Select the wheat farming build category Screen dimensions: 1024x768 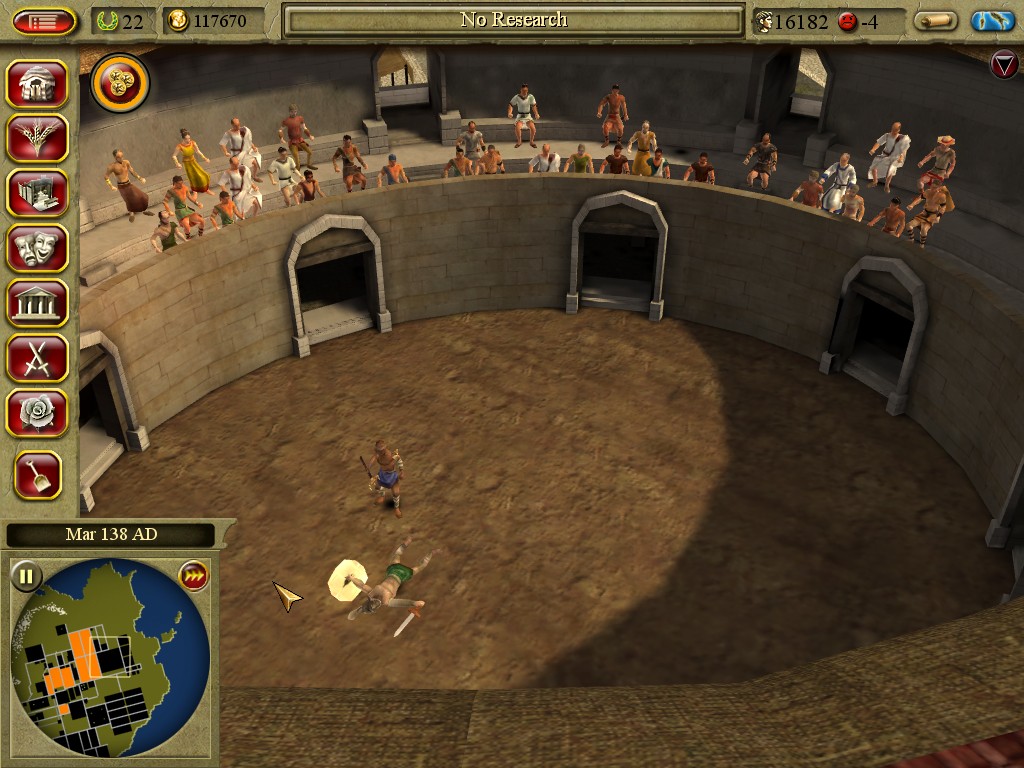point(38,138)
